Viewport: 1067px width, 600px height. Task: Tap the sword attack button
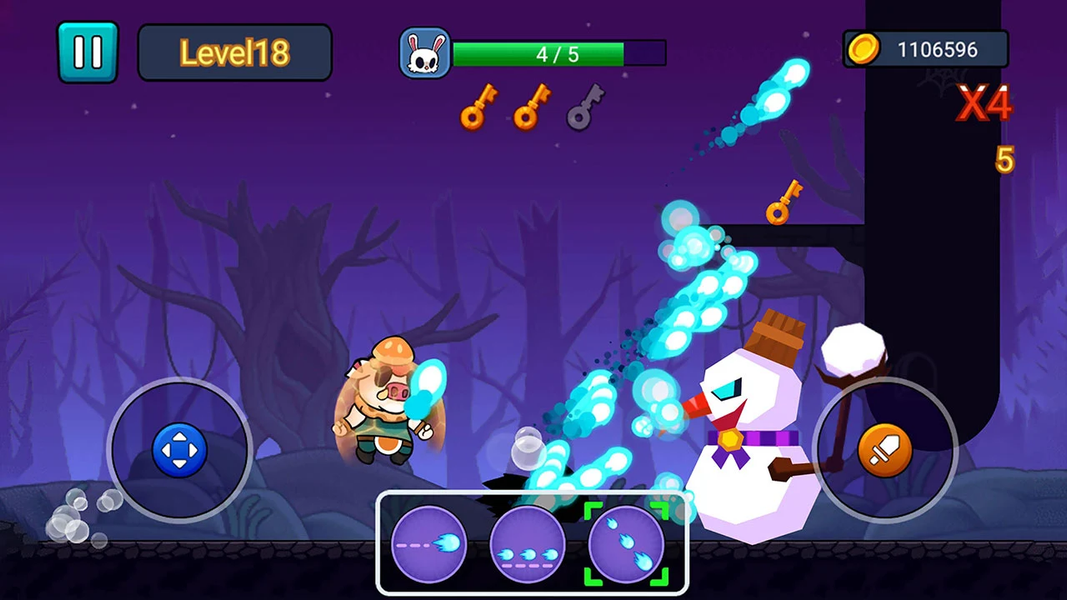885,450
